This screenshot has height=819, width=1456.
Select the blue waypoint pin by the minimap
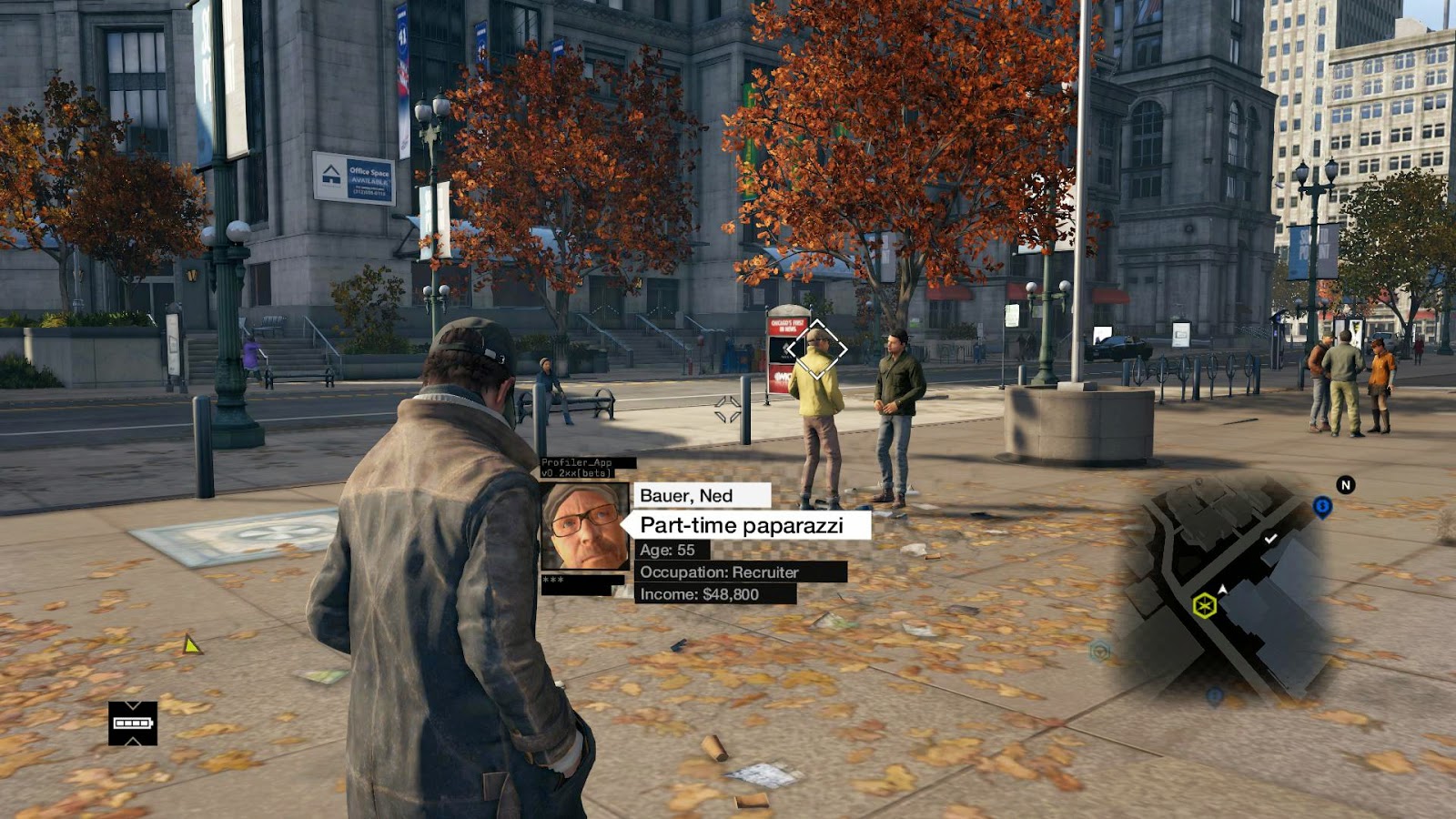tap(1322, 507)
